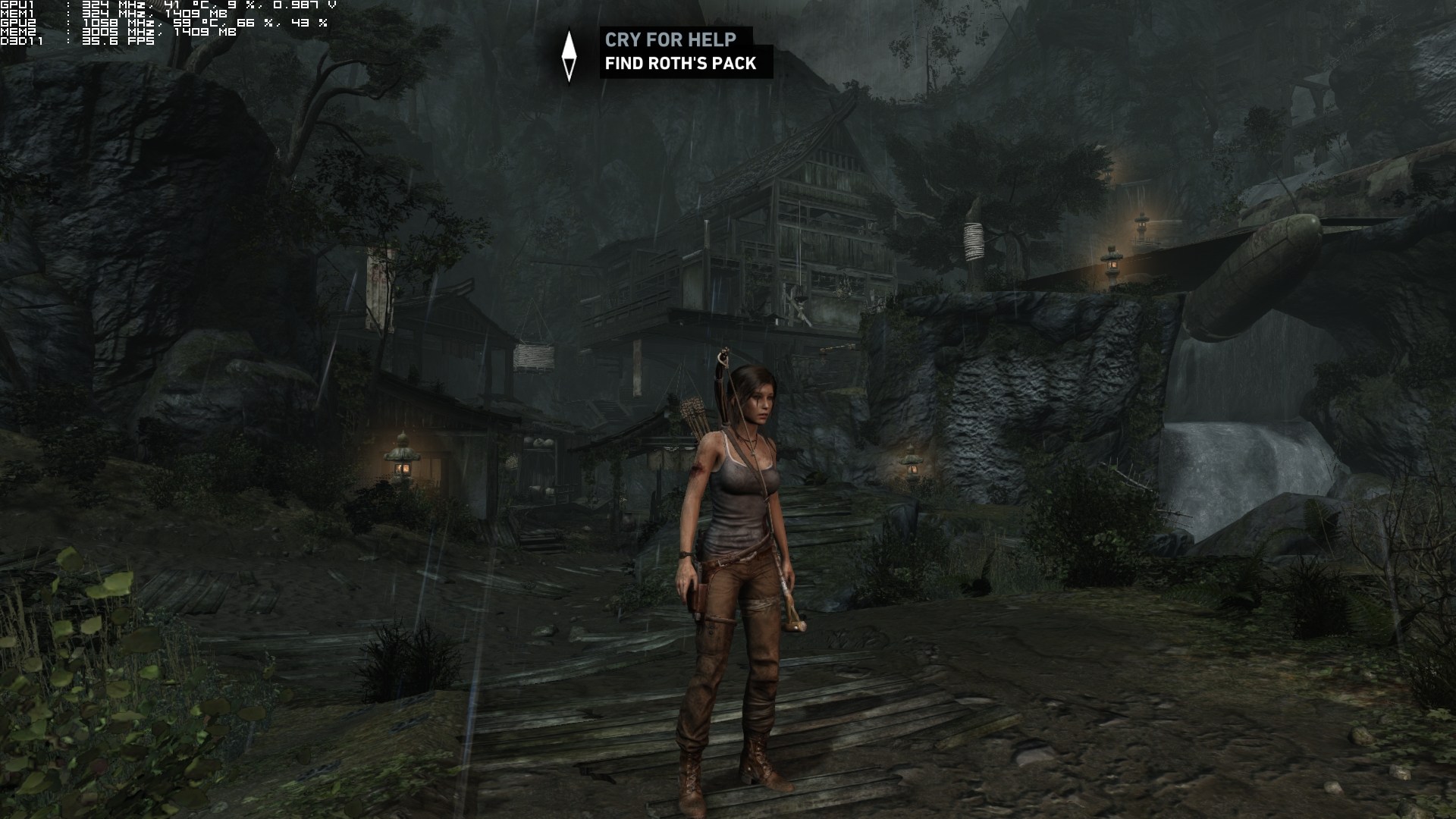This screenshot has height=819, width=1456.
Task: Select the Find Roth's Pack objective
Action: tap(680, 64)
